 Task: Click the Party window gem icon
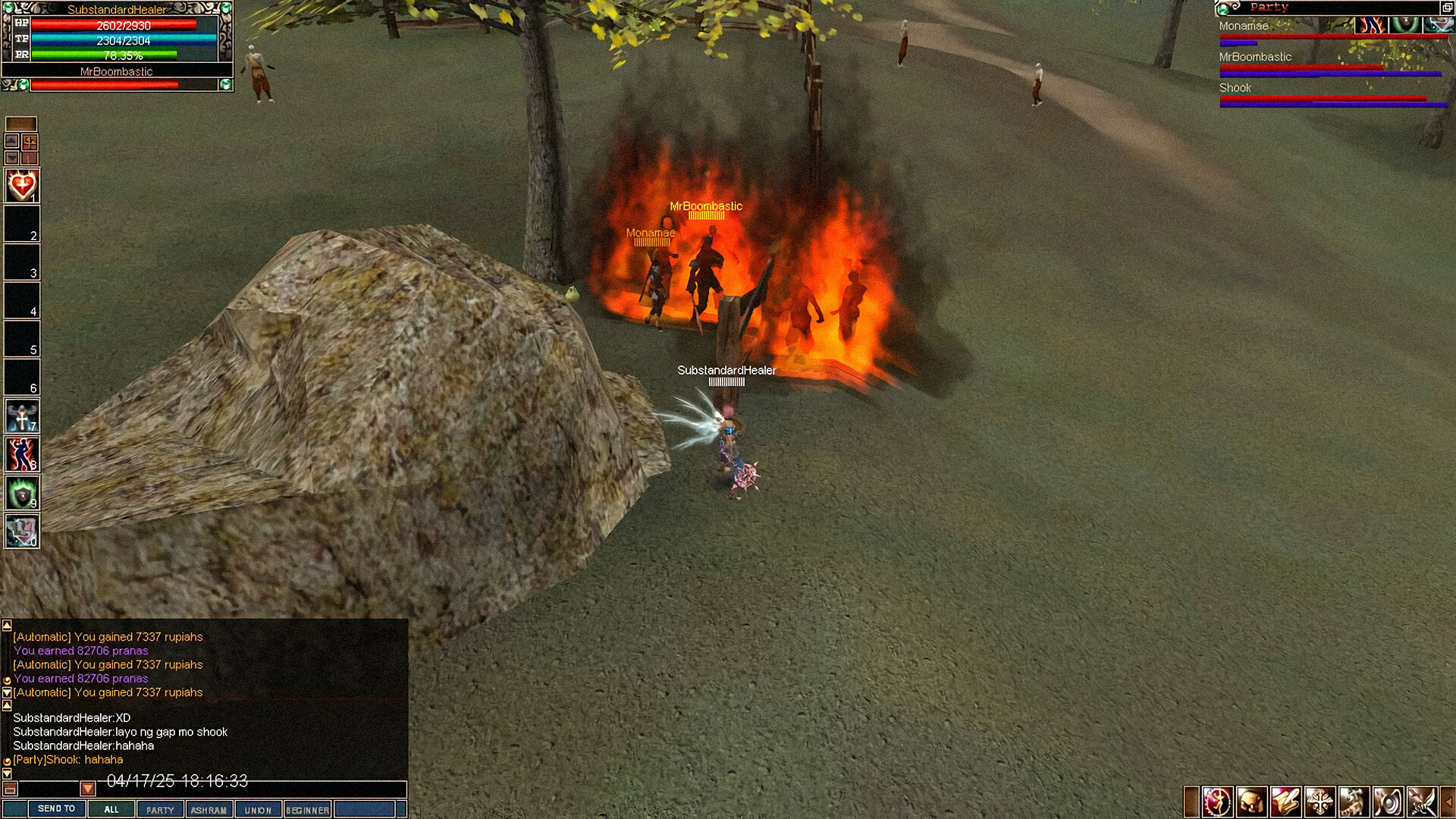click(1222, 8)
